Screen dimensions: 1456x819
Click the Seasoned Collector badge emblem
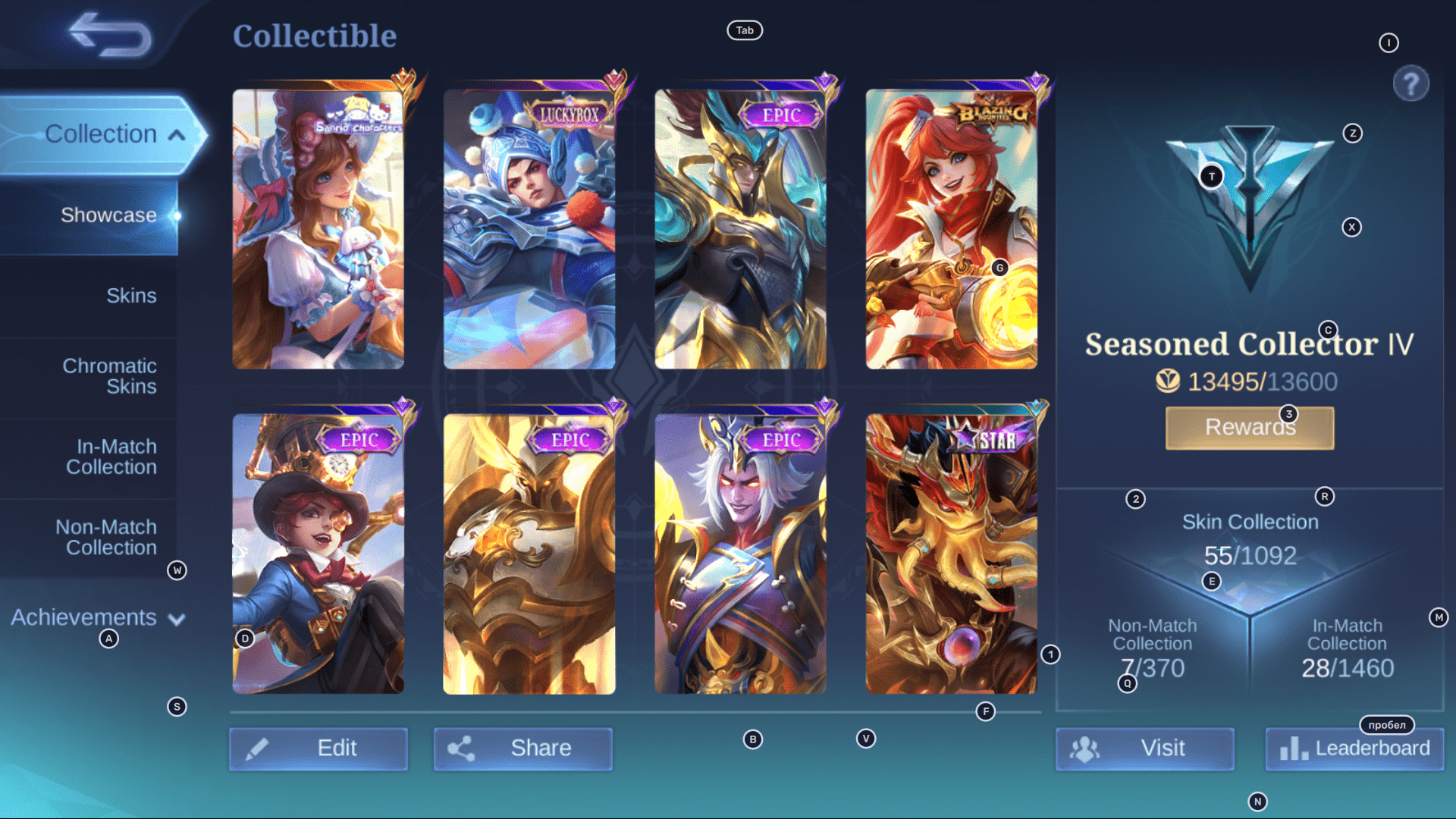[1250, 205]
